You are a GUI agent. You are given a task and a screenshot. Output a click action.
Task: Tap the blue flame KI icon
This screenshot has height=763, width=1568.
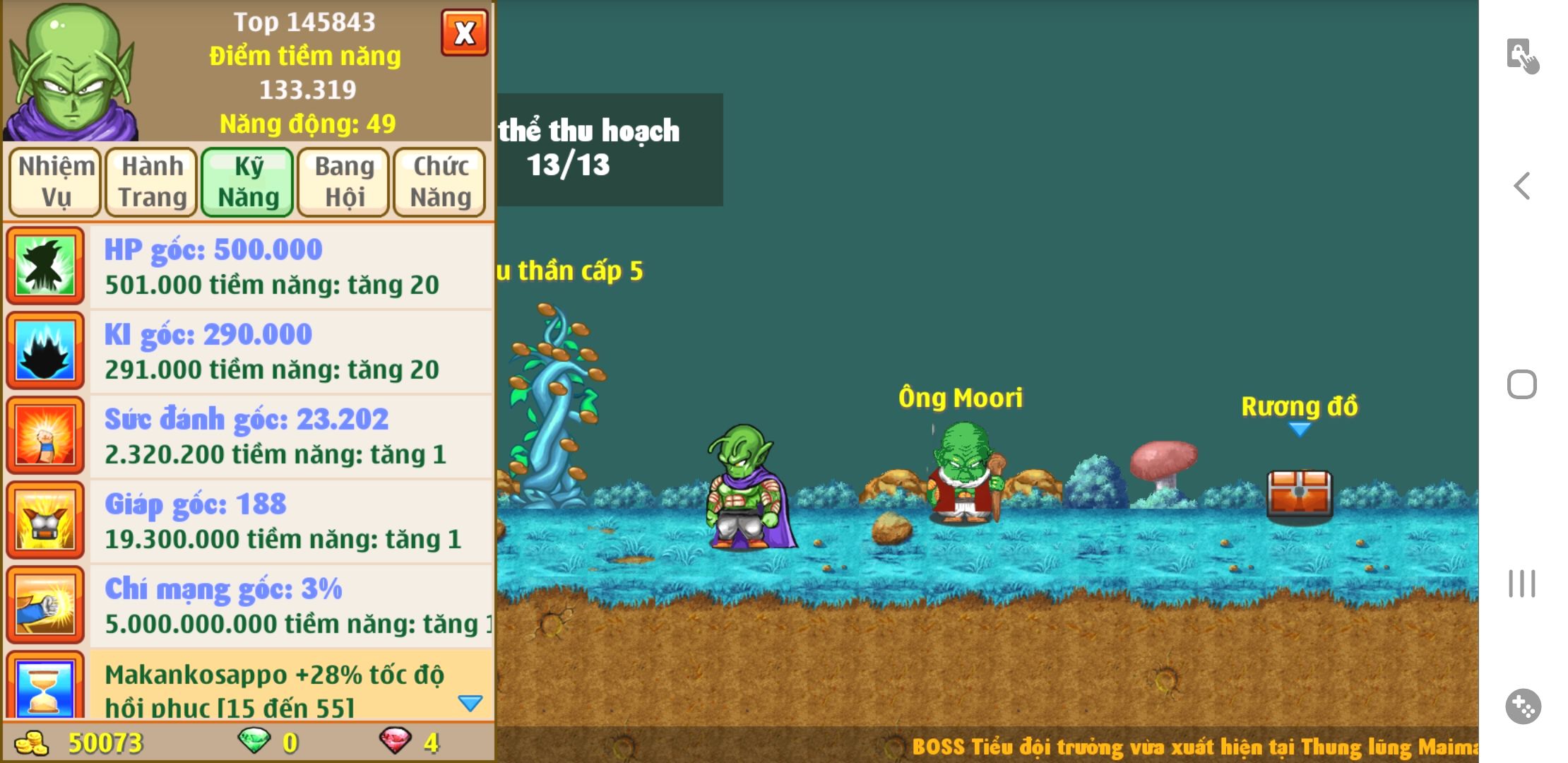point(45,350)
